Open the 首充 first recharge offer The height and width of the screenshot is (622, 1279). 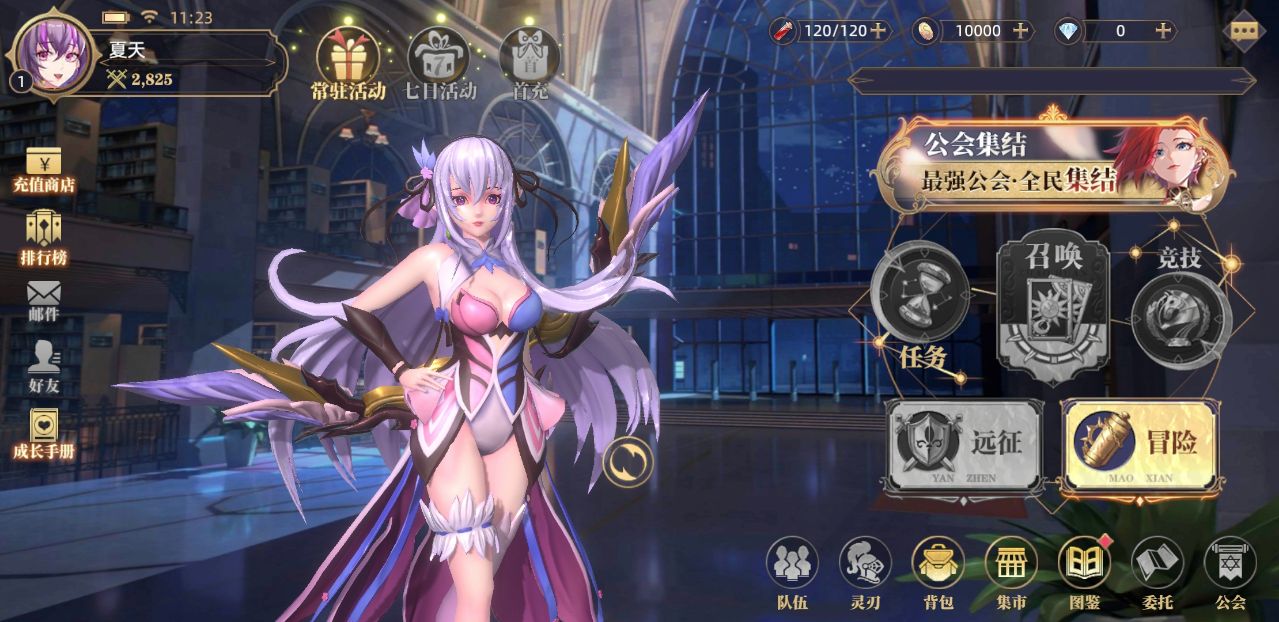pyautogui.click(x=529, y=57)
